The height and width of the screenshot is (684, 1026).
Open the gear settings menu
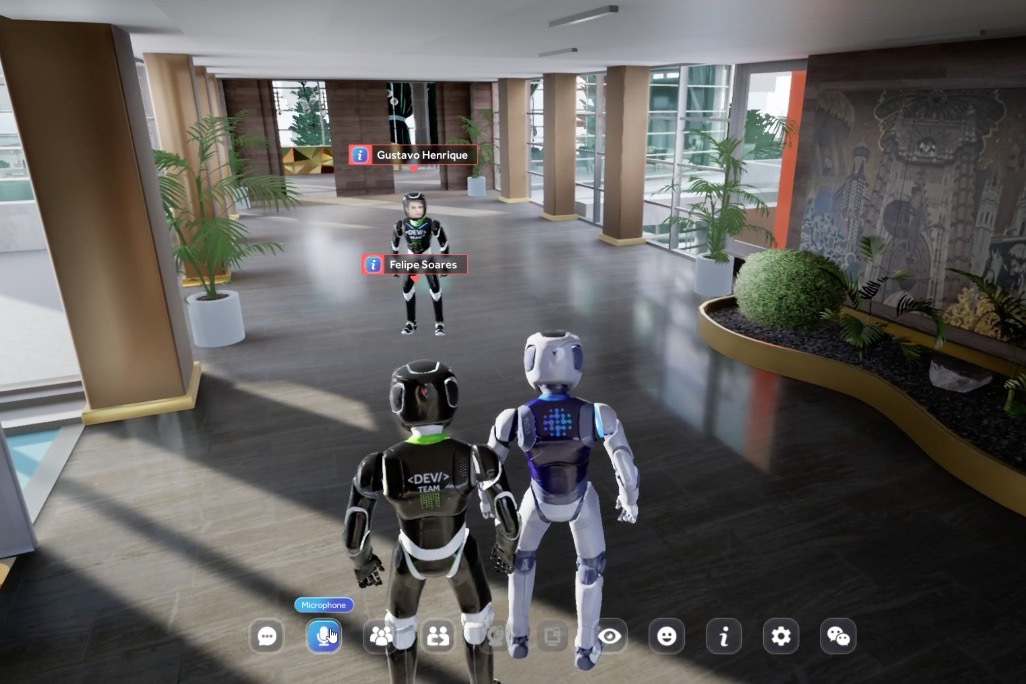coord(781,636)
